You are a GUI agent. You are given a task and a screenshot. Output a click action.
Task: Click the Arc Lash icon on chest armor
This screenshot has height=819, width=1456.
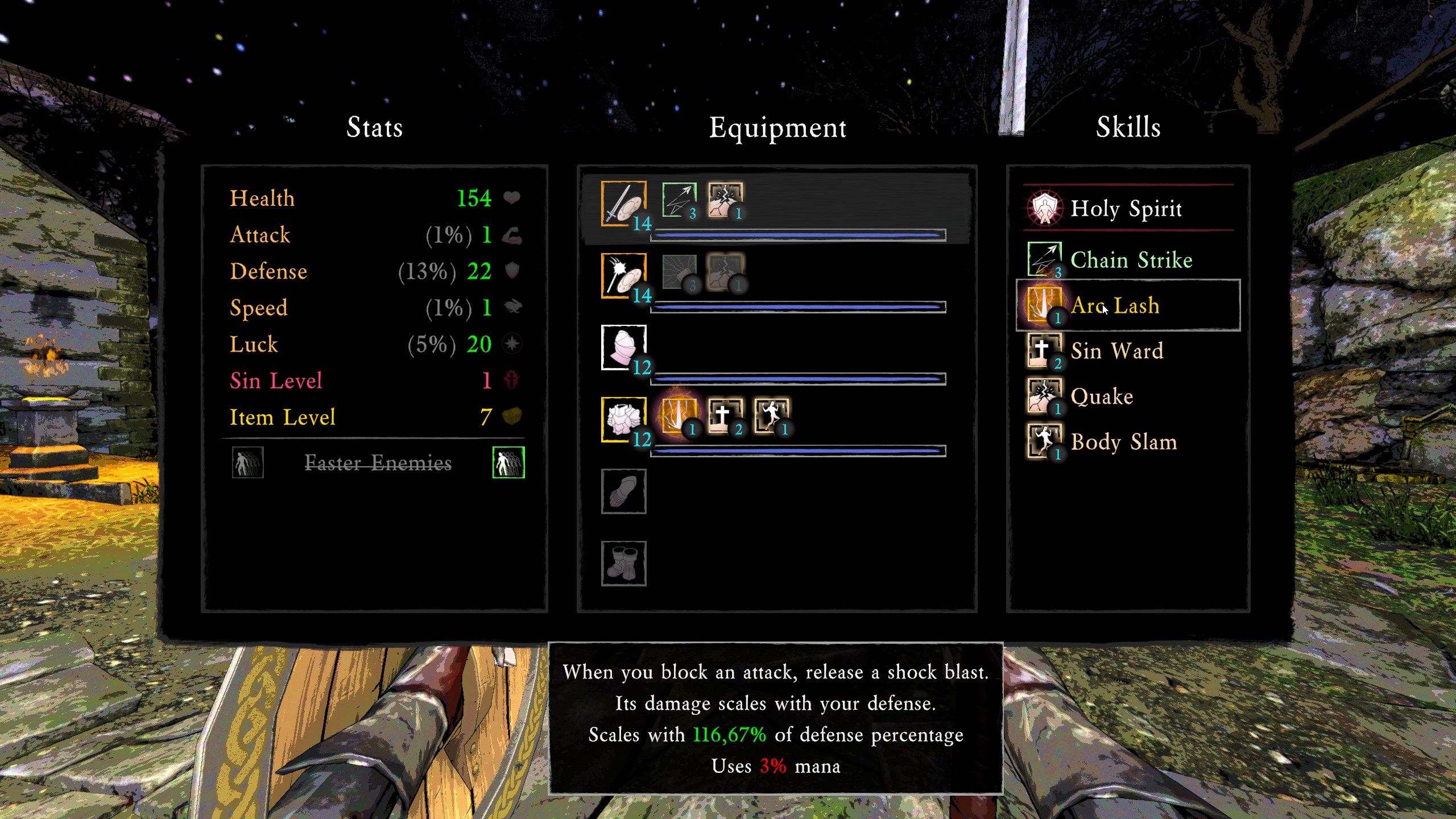(679, 416)
